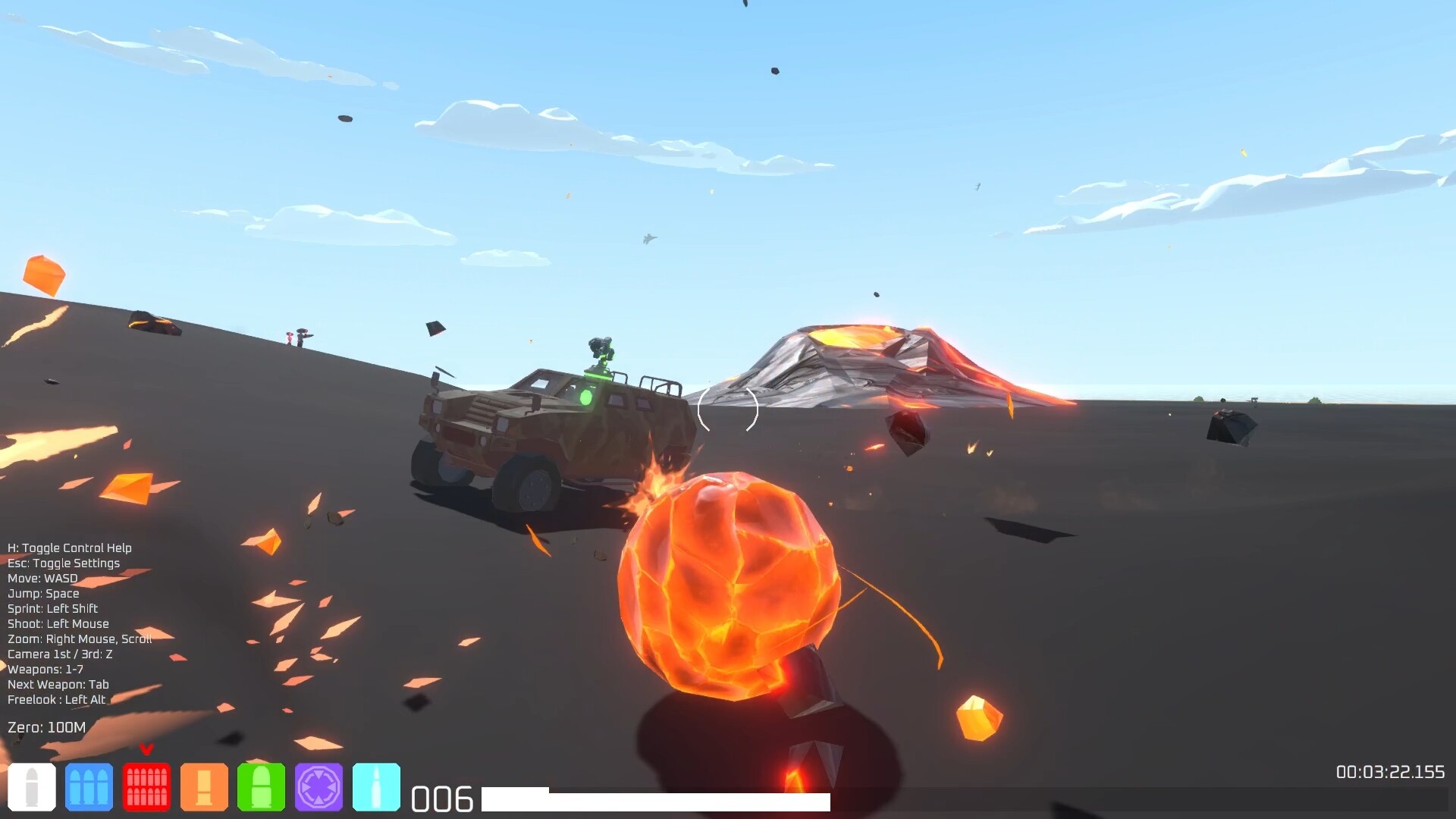Click the 'Sprint: Left Shift' entry
This screenshot has height=819, width=1456.
pos(51,608)
